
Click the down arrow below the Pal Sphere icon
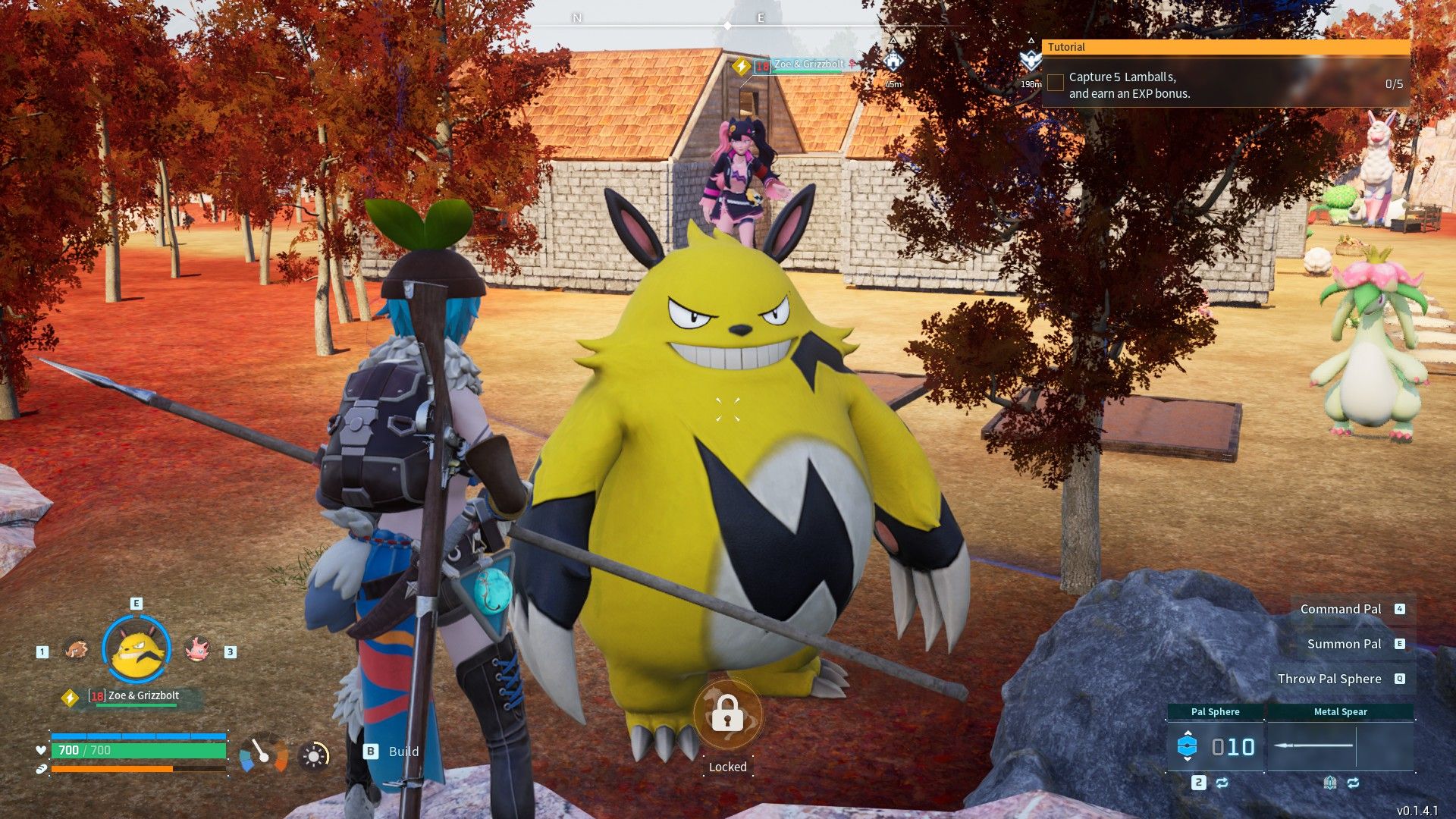click(x=1188, y=759)
